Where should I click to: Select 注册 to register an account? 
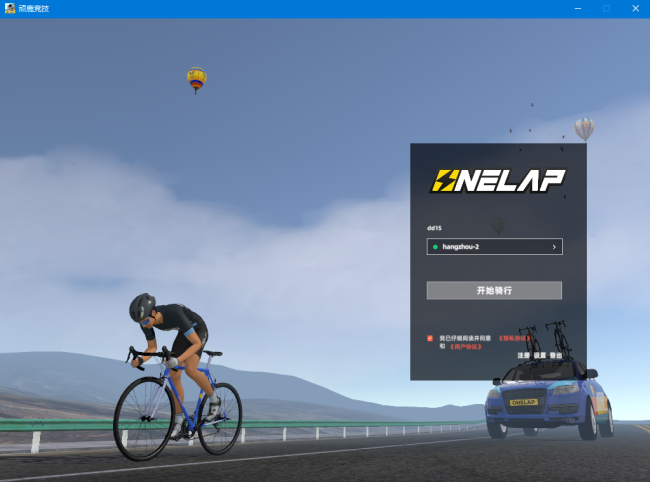click(x=523, y=356)
